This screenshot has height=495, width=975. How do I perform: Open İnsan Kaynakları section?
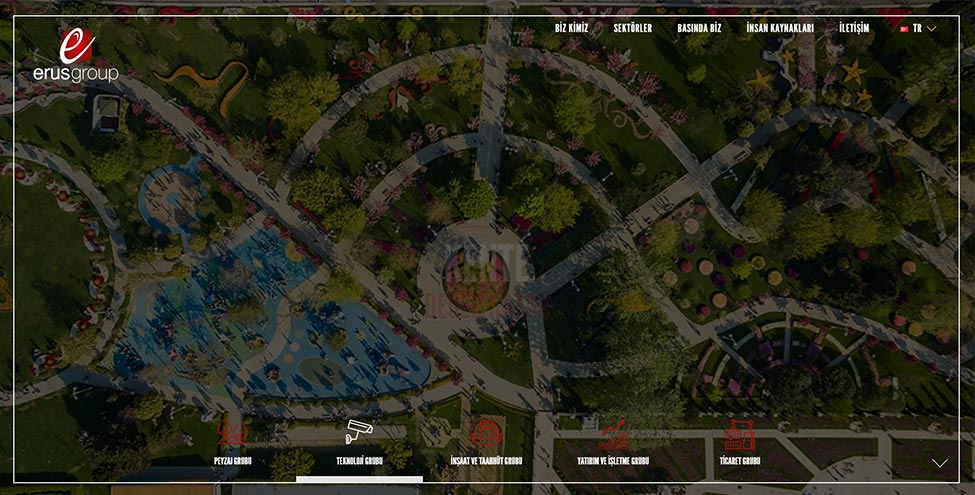[780, 29]
